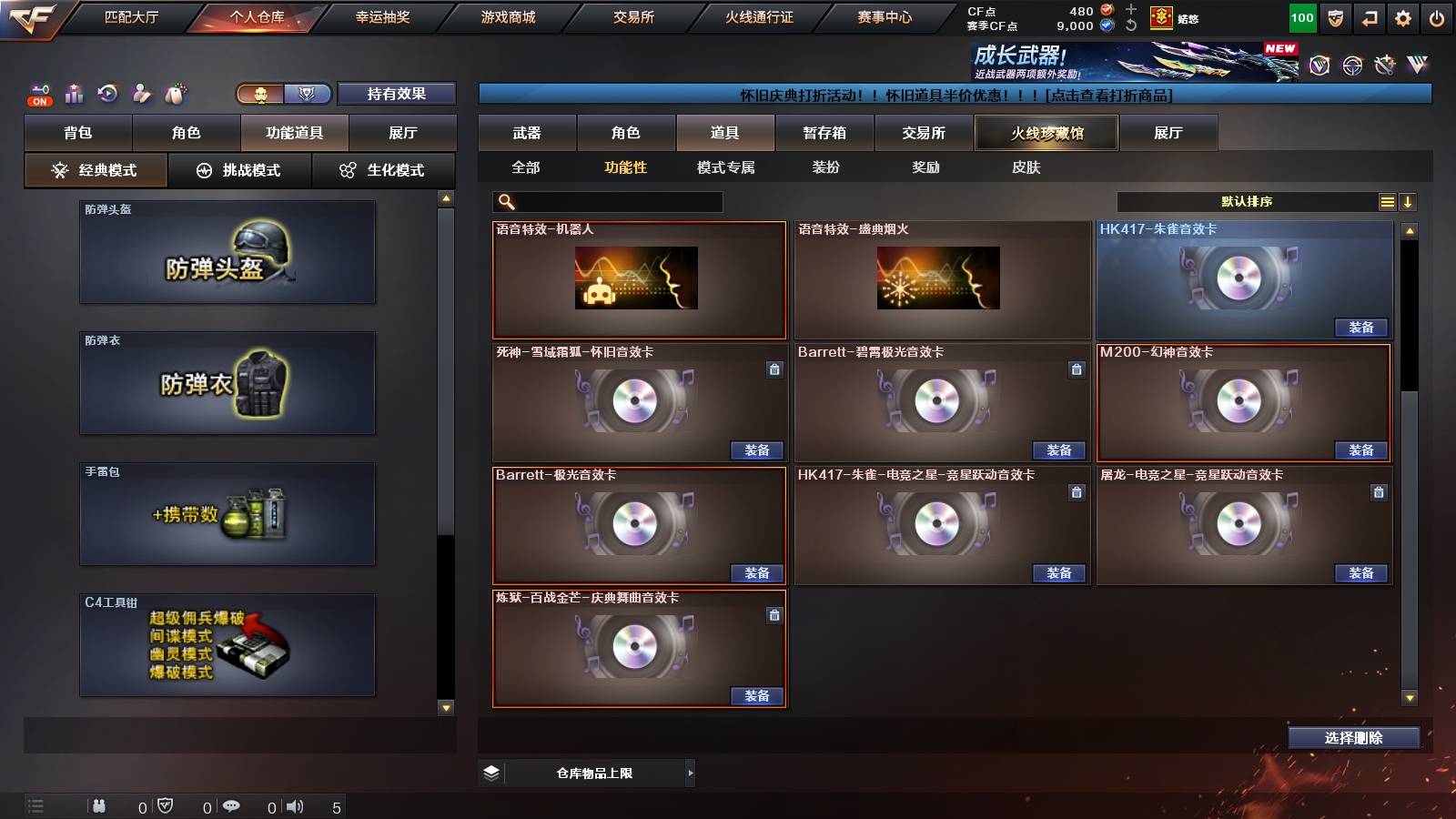This screenshot has height=819, width=1456.
Task: Open the friends icon on the bottom bar
Action: point(98,805)
